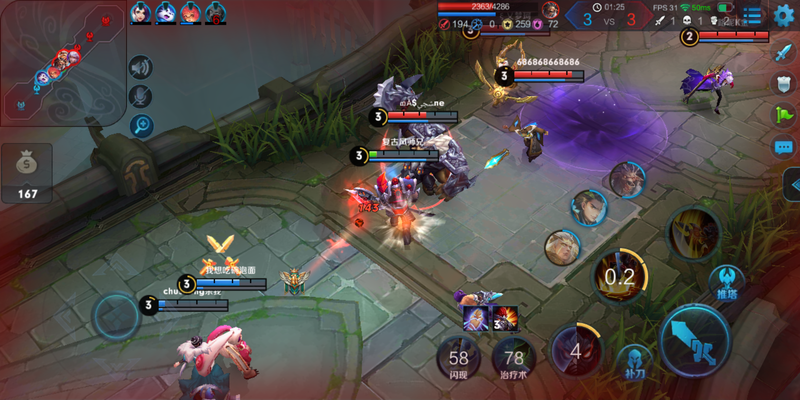
Task: Activate the ability showing cooldown 4
Action: tap(576, 351)
